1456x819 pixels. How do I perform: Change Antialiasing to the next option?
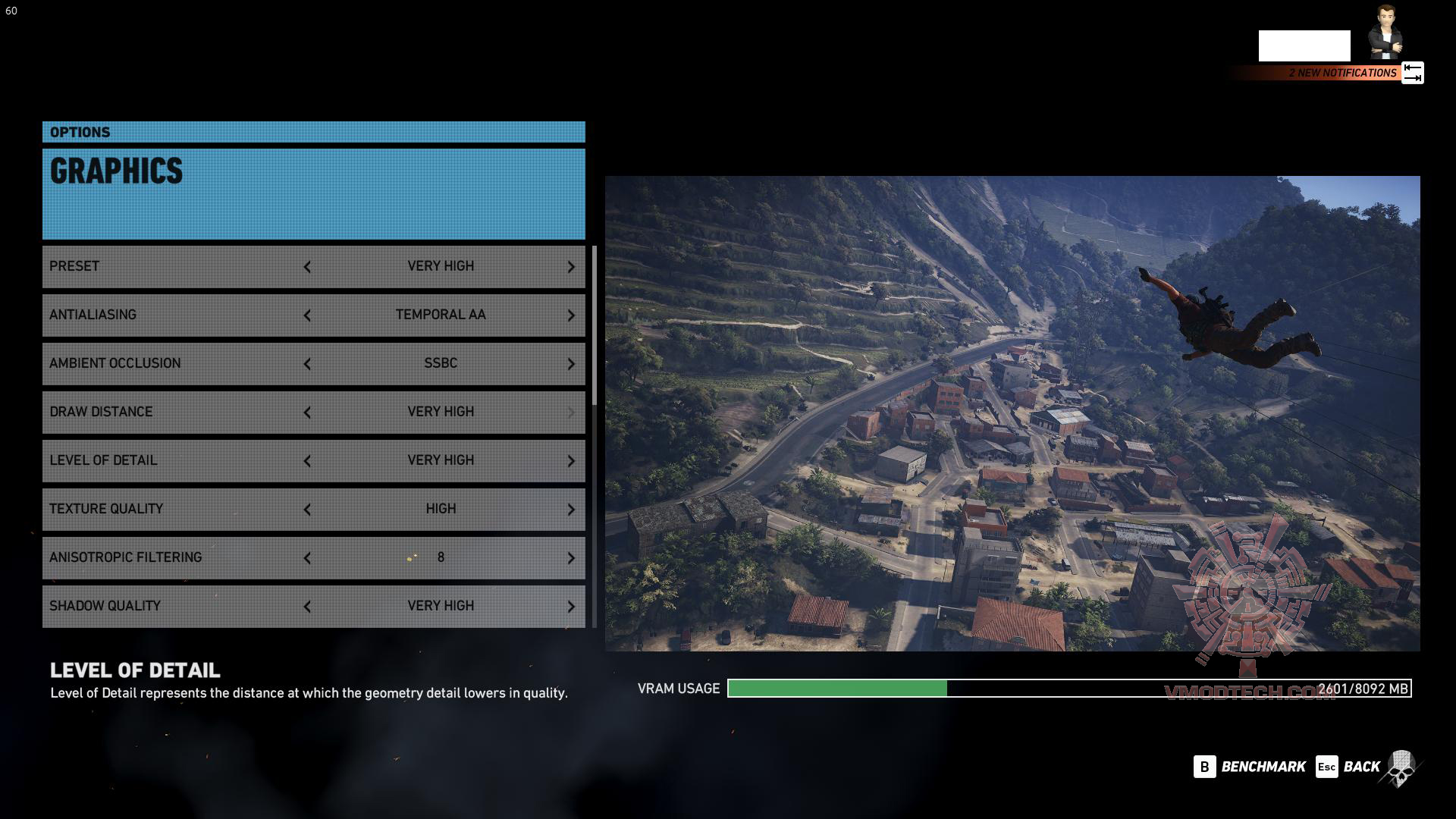(x=571, y=315)
